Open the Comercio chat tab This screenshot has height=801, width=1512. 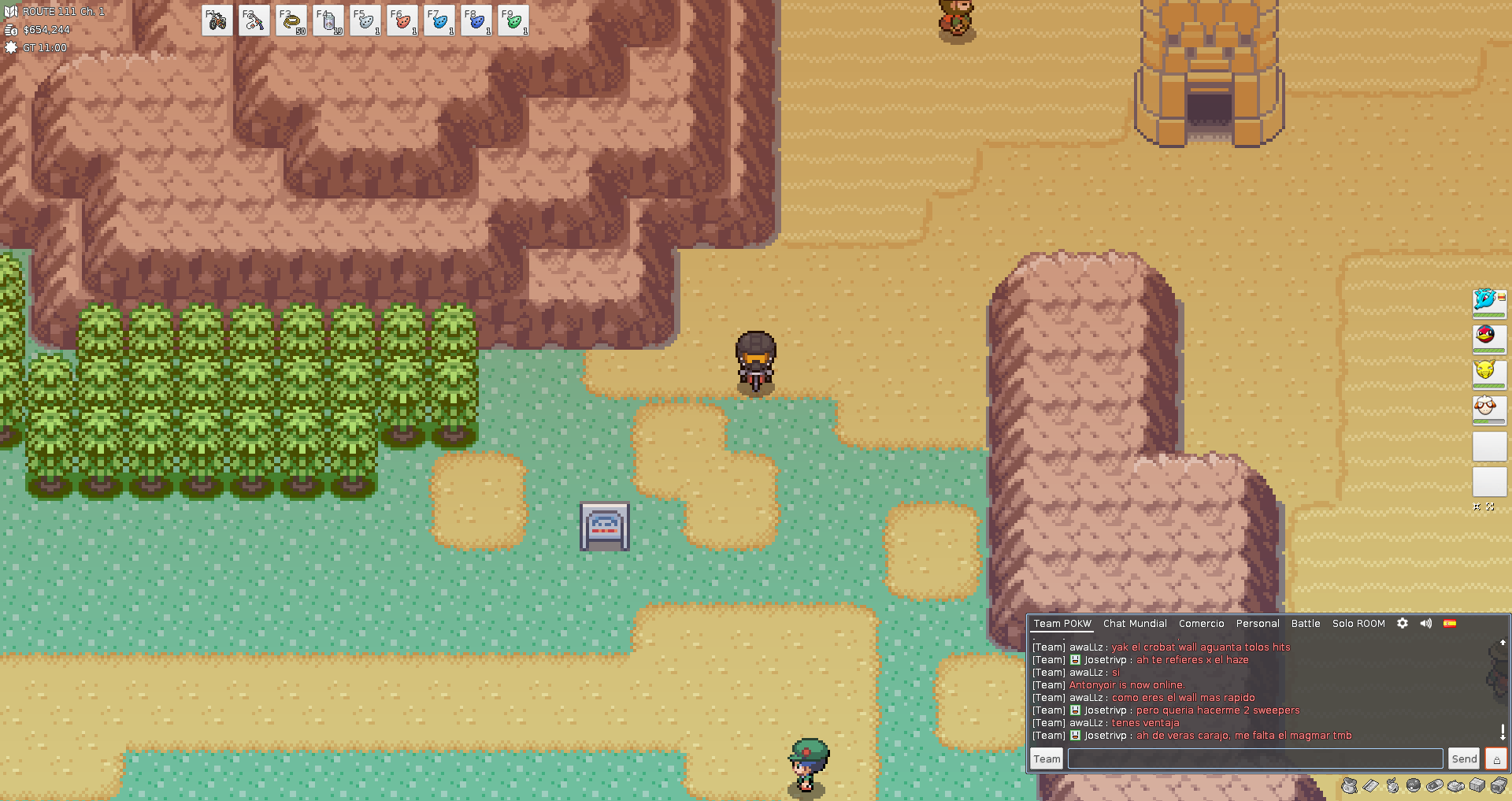coord(1201,624)
